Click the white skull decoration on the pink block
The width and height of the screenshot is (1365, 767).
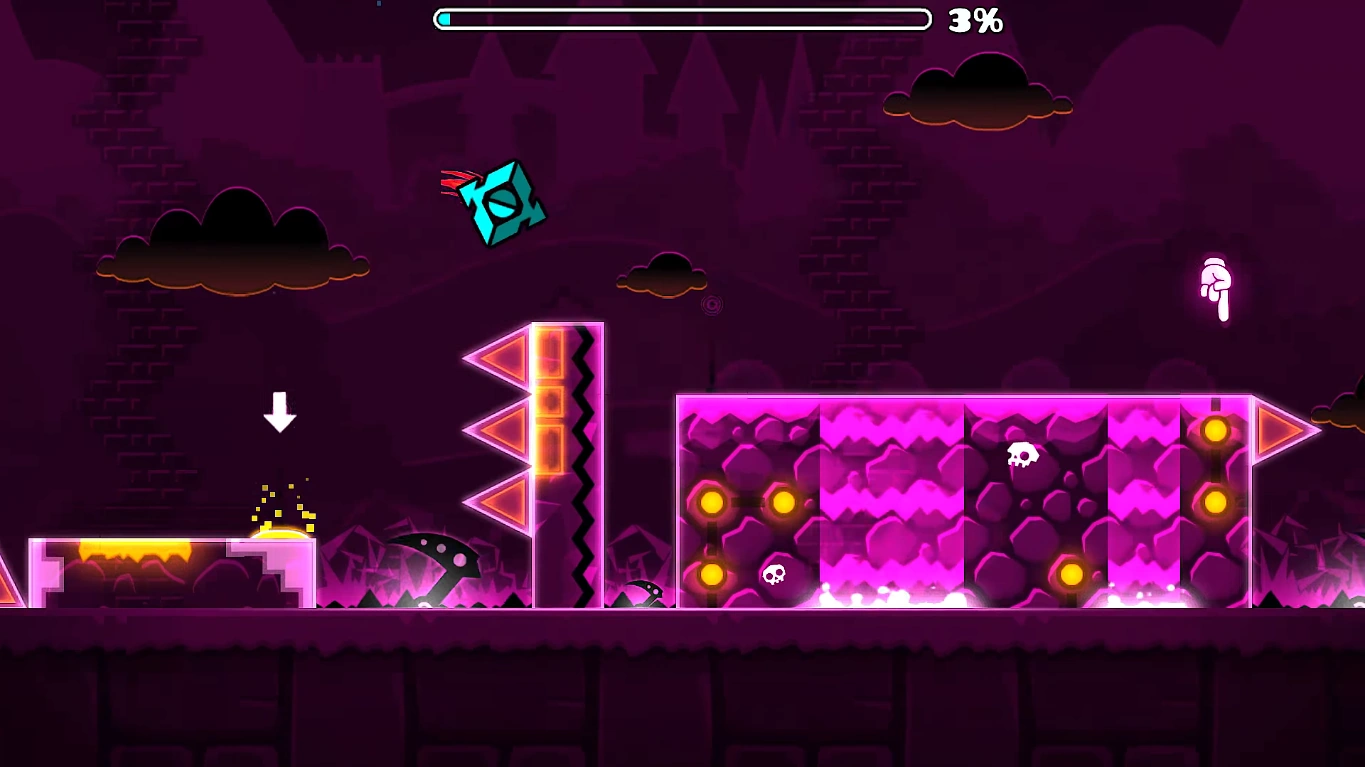tap(1024, 455)
